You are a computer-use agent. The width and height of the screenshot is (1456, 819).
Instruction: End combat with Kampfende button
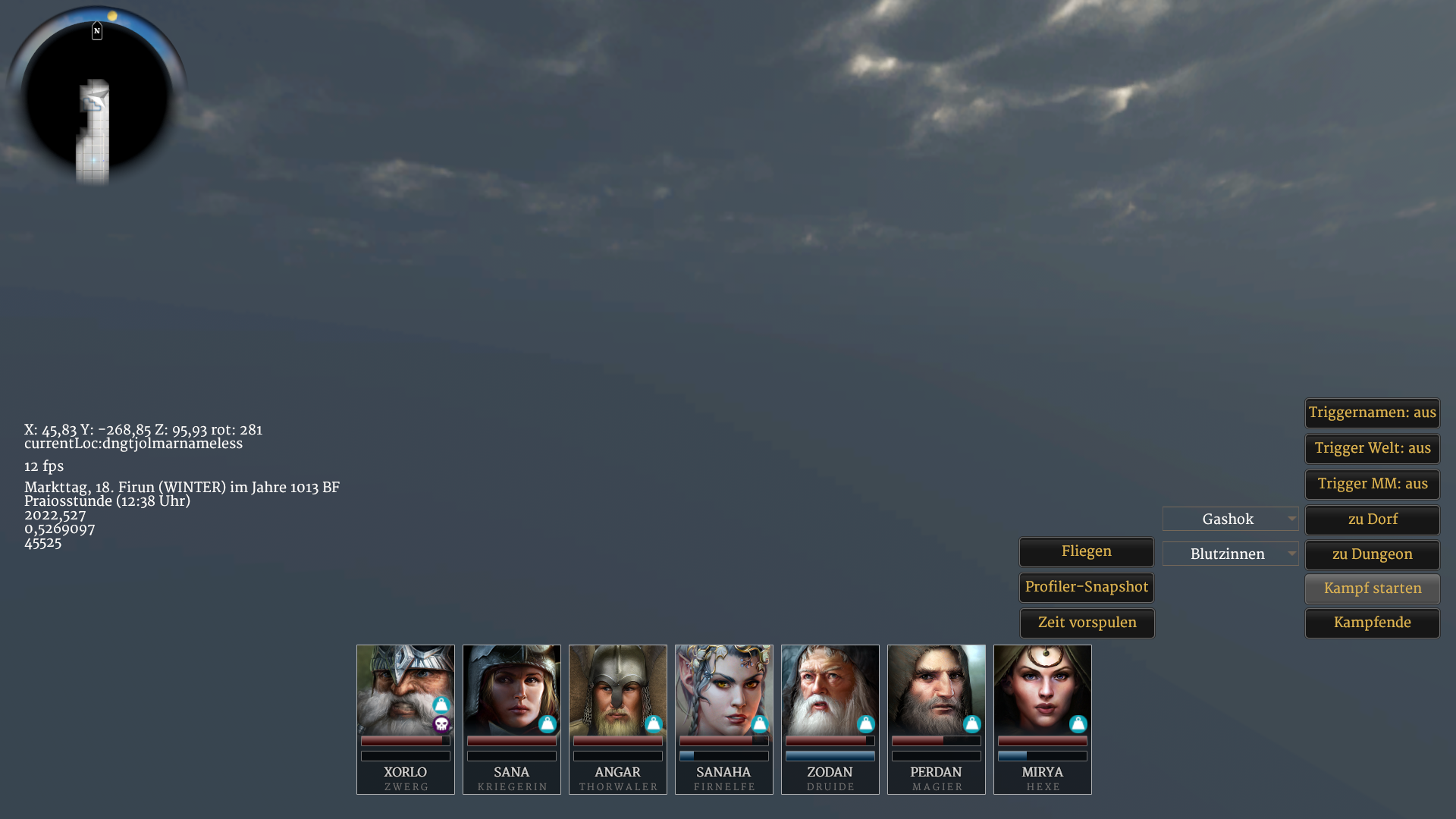pyautogui.click(x=1372, y=623)
